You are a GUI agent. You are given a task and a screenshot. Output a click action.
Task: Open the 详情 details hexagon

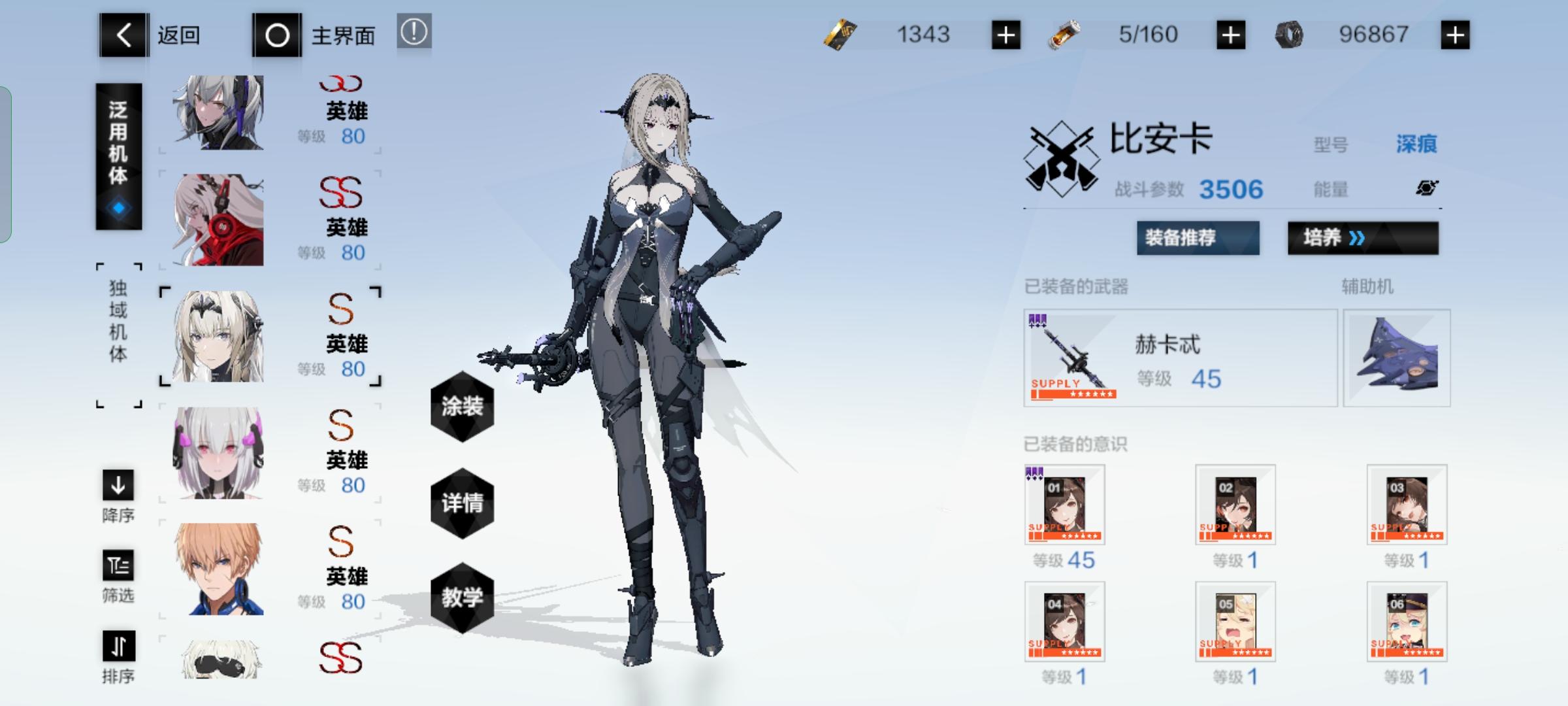(x=461, y=503)
